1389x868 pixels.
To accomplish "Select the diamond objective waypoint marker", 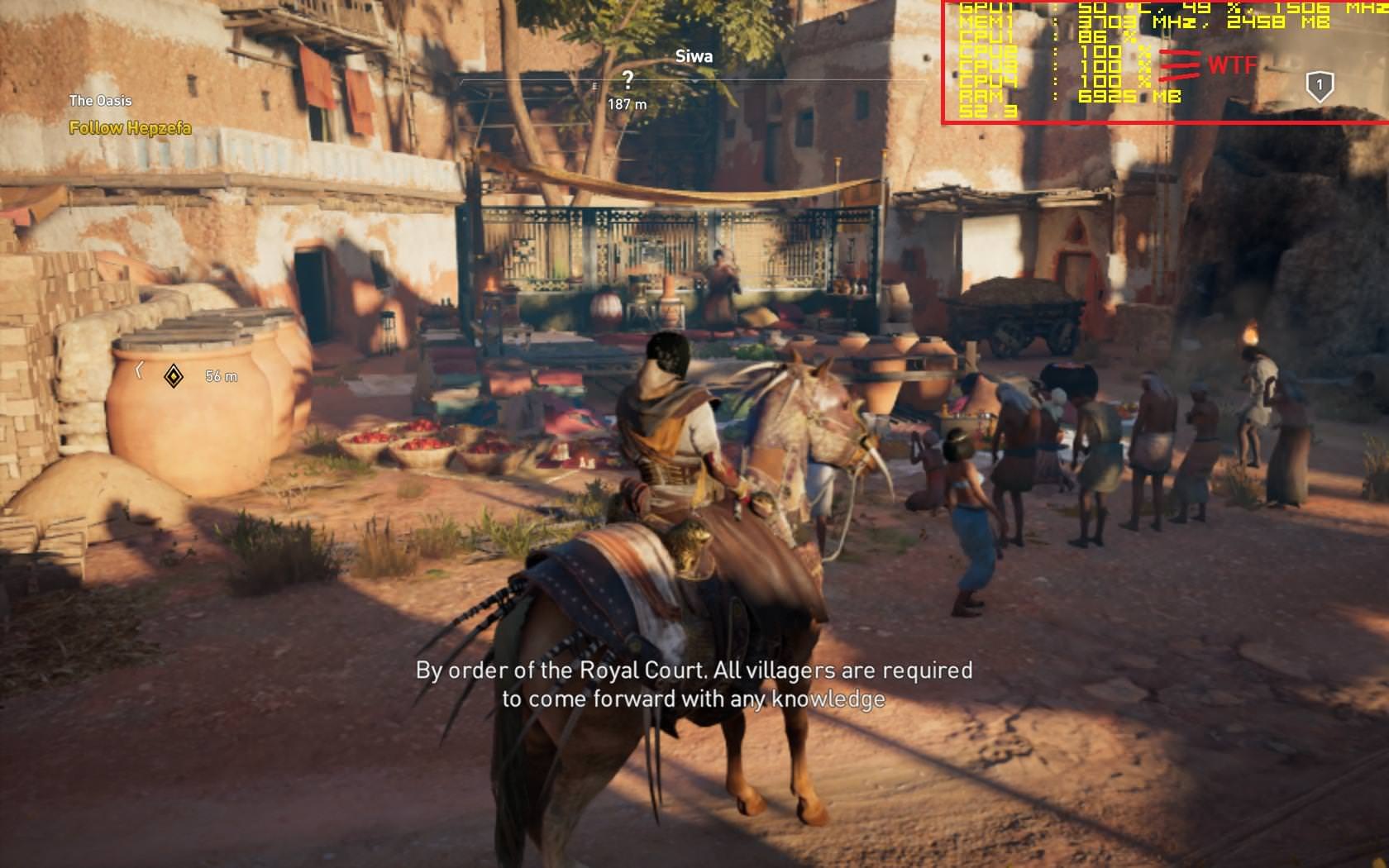I will (174, 376).
